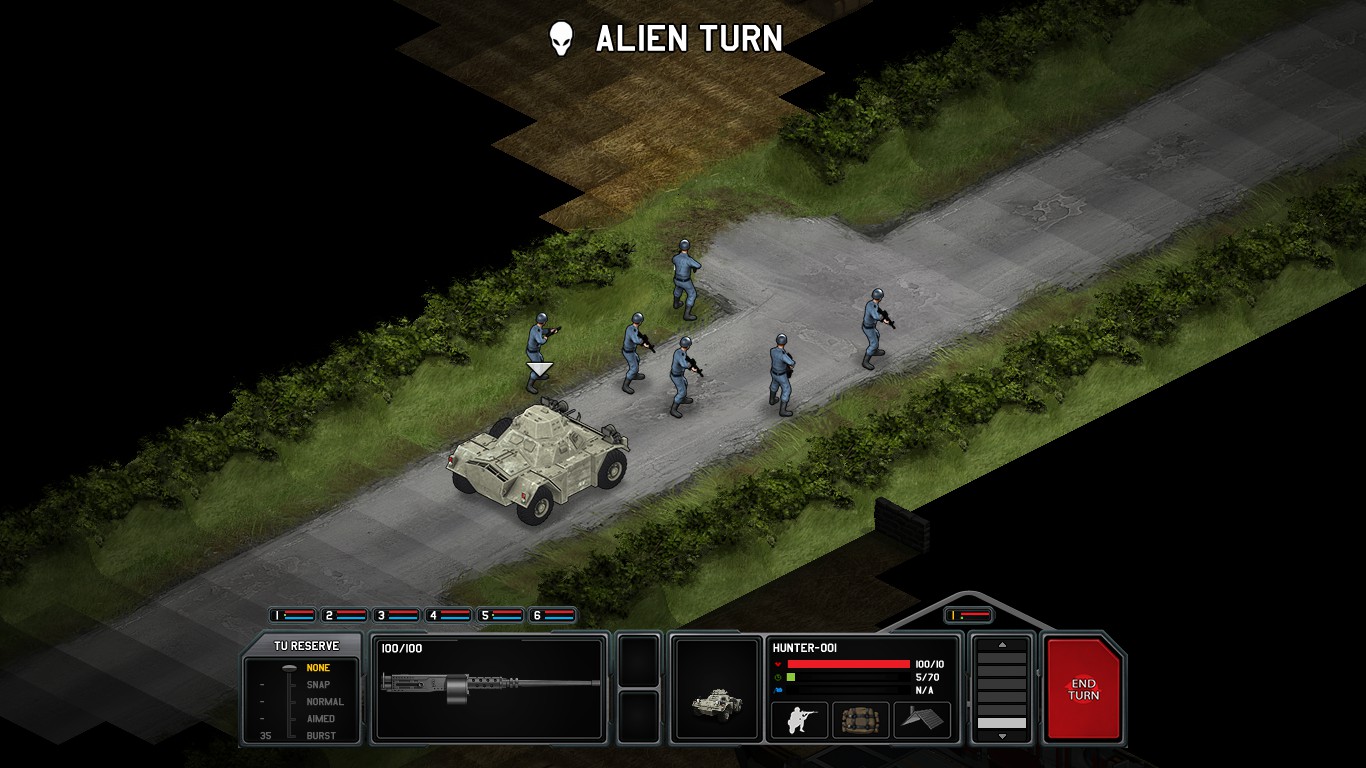Image resolution: width=1366 pixels, height=768 pixels.
Task: End the current turn
Action: tap(1083, 689)
